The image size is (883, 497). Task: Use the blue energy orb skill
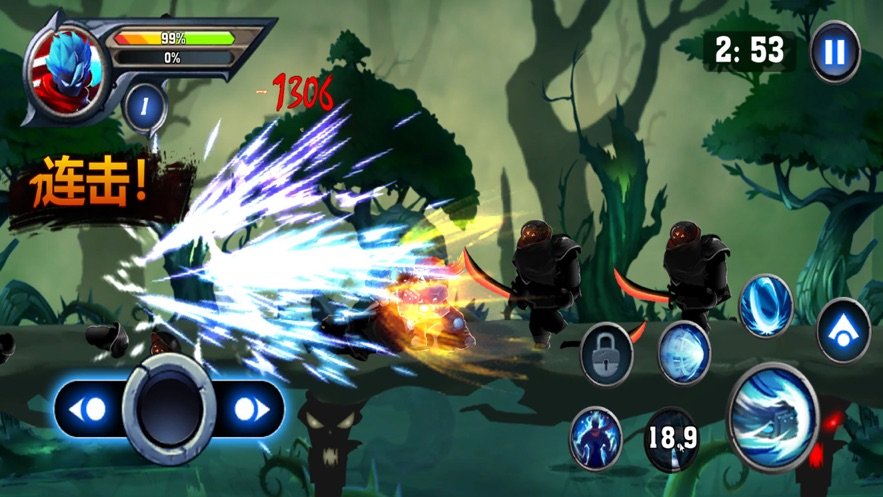click(x=683, y=351)
